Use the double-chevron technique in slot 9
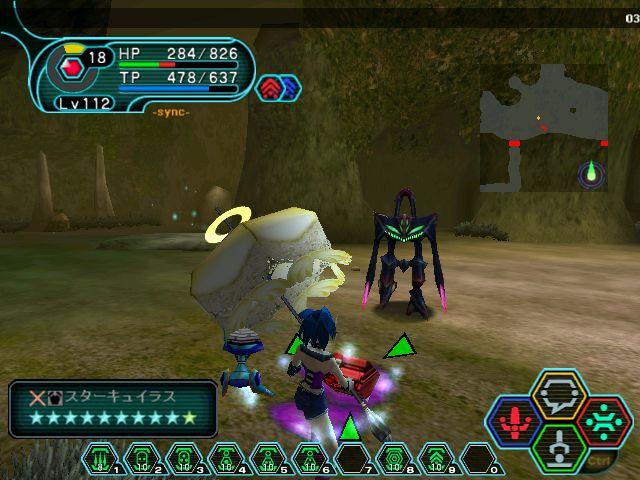This screenshot has width=640, height=480. click(437, 459)
